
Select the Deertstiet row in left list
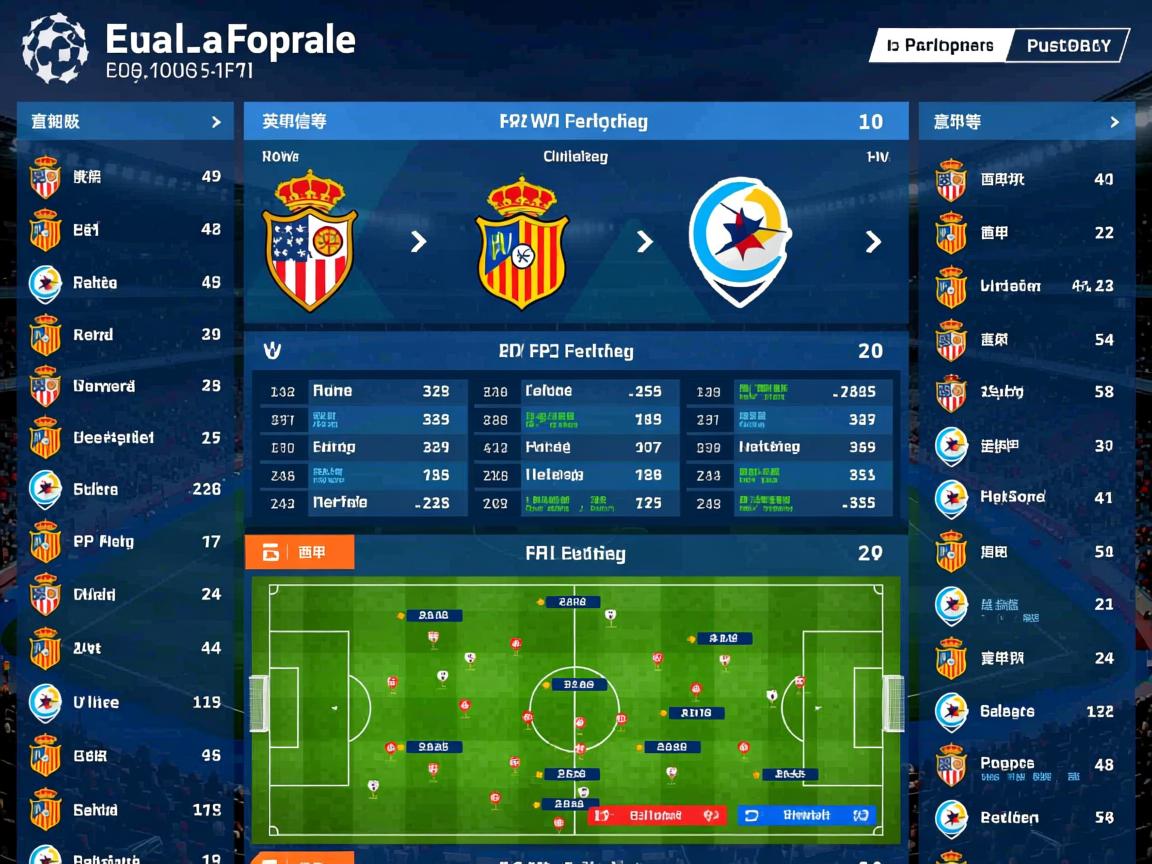(x=125, y=438)
